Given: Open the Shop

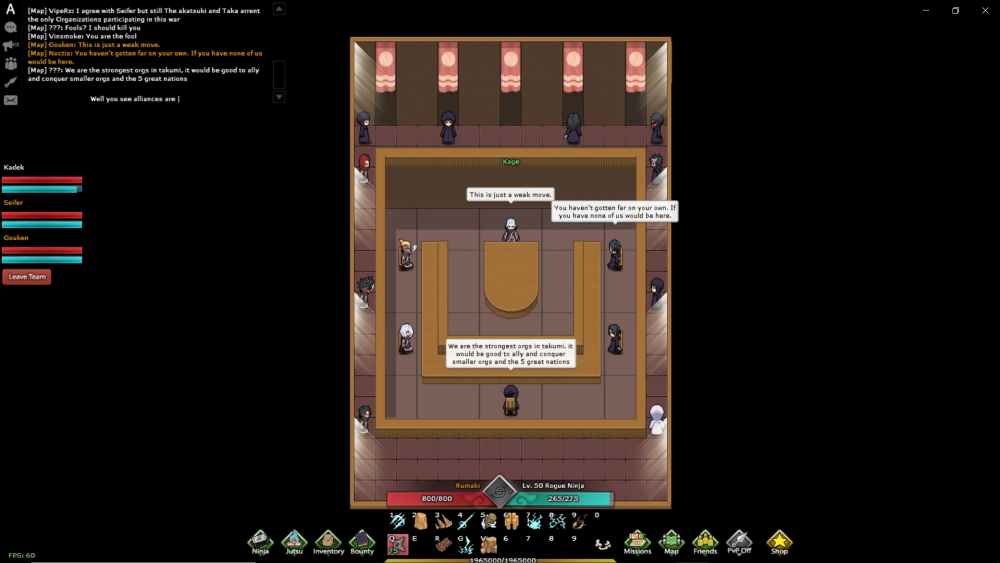Looking at the screenshot, I should pyautogui.click(x=779, y=541).
